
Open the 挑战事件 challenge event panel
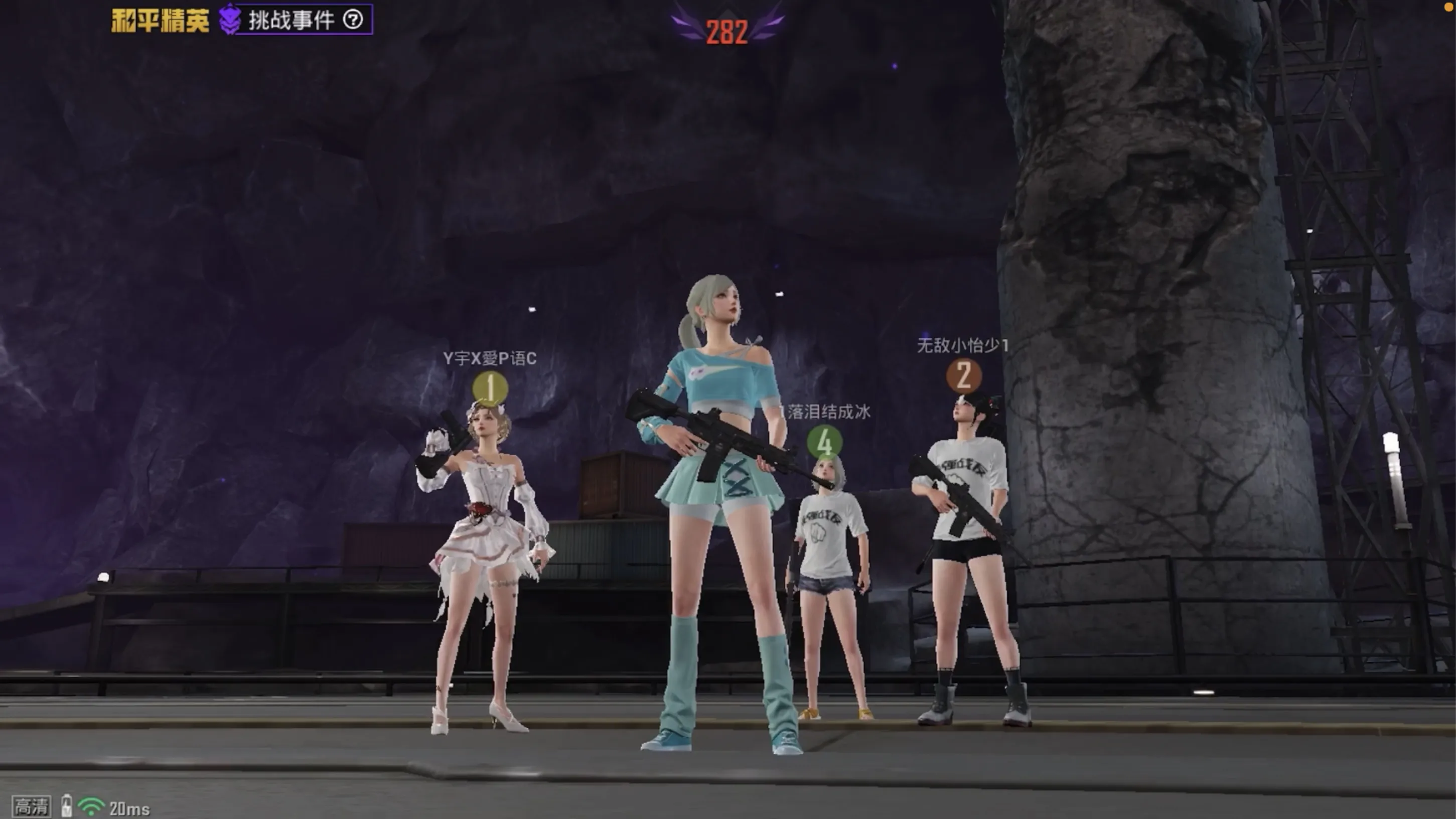[290, 21]
